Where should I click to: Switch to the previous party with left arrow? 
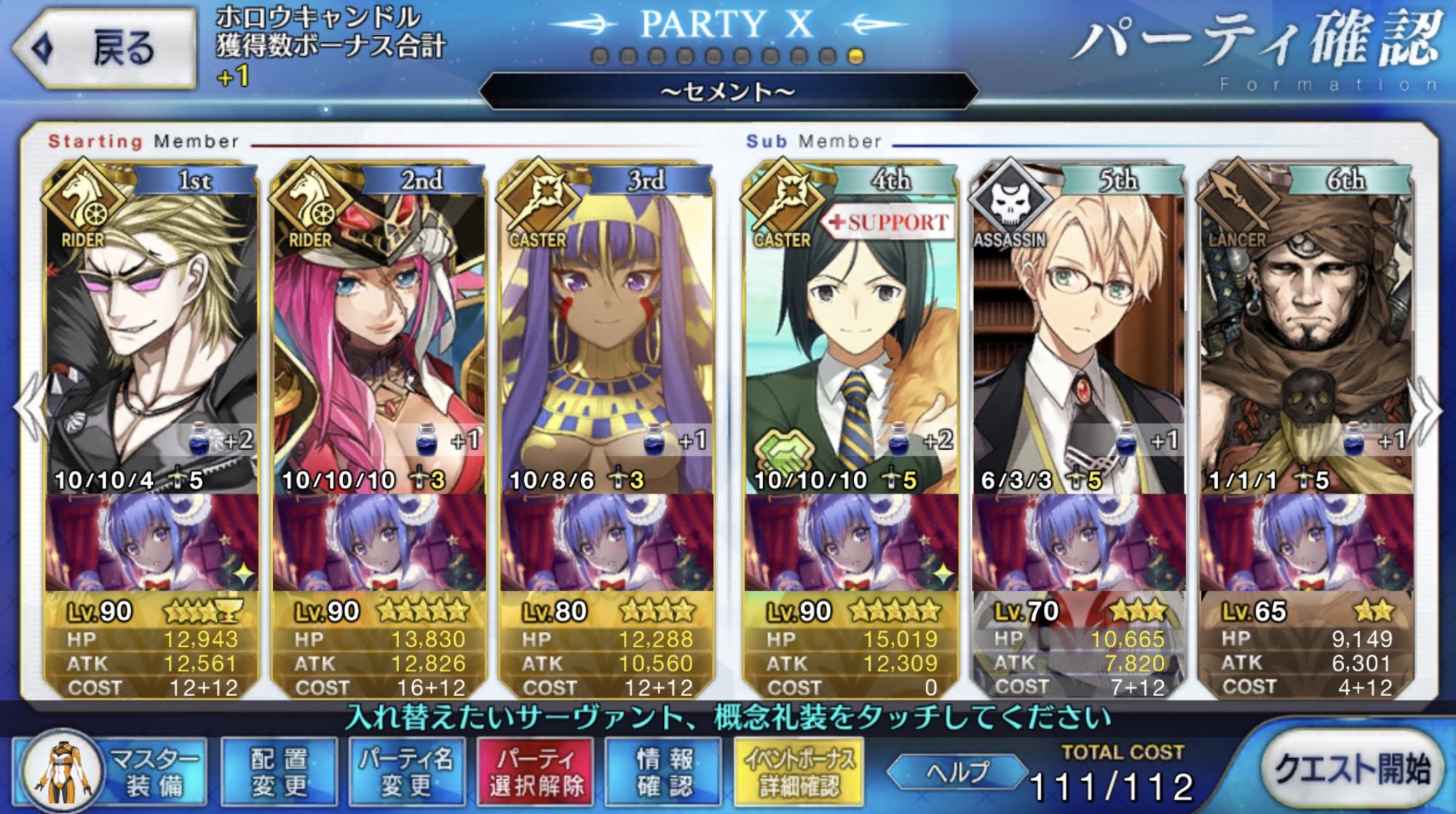[29, 408]
